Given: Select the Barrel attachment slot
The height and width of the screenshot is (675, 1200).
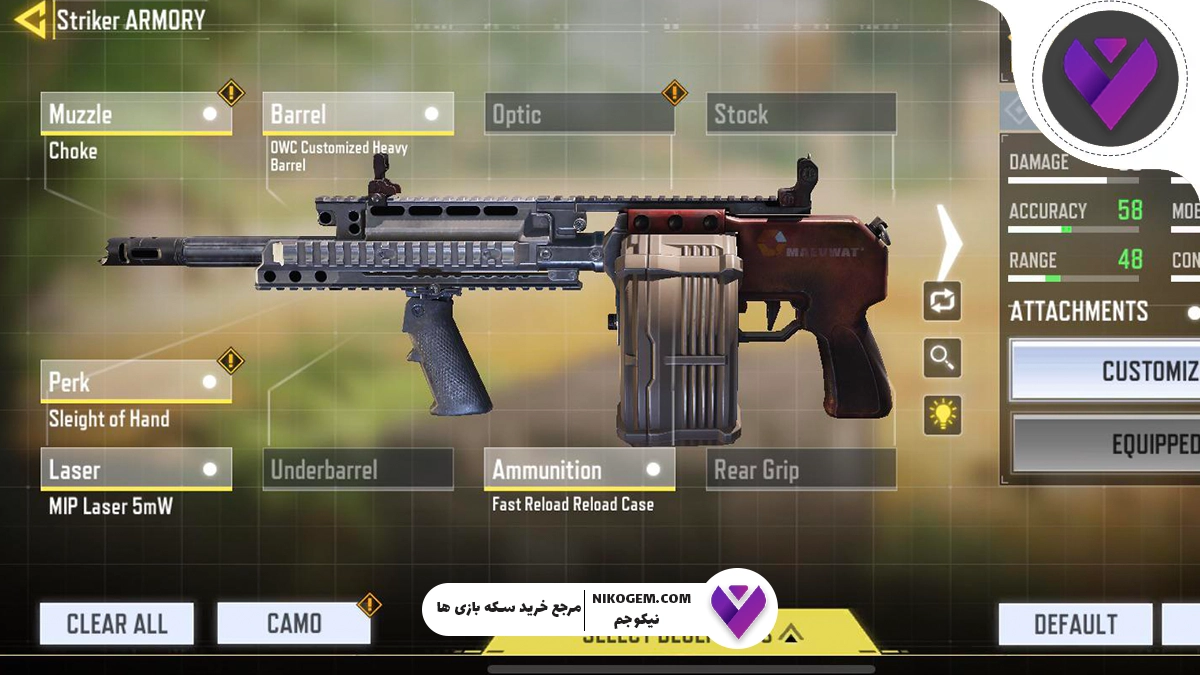Looking at the screenshot, I should click(x=357, y=114).
